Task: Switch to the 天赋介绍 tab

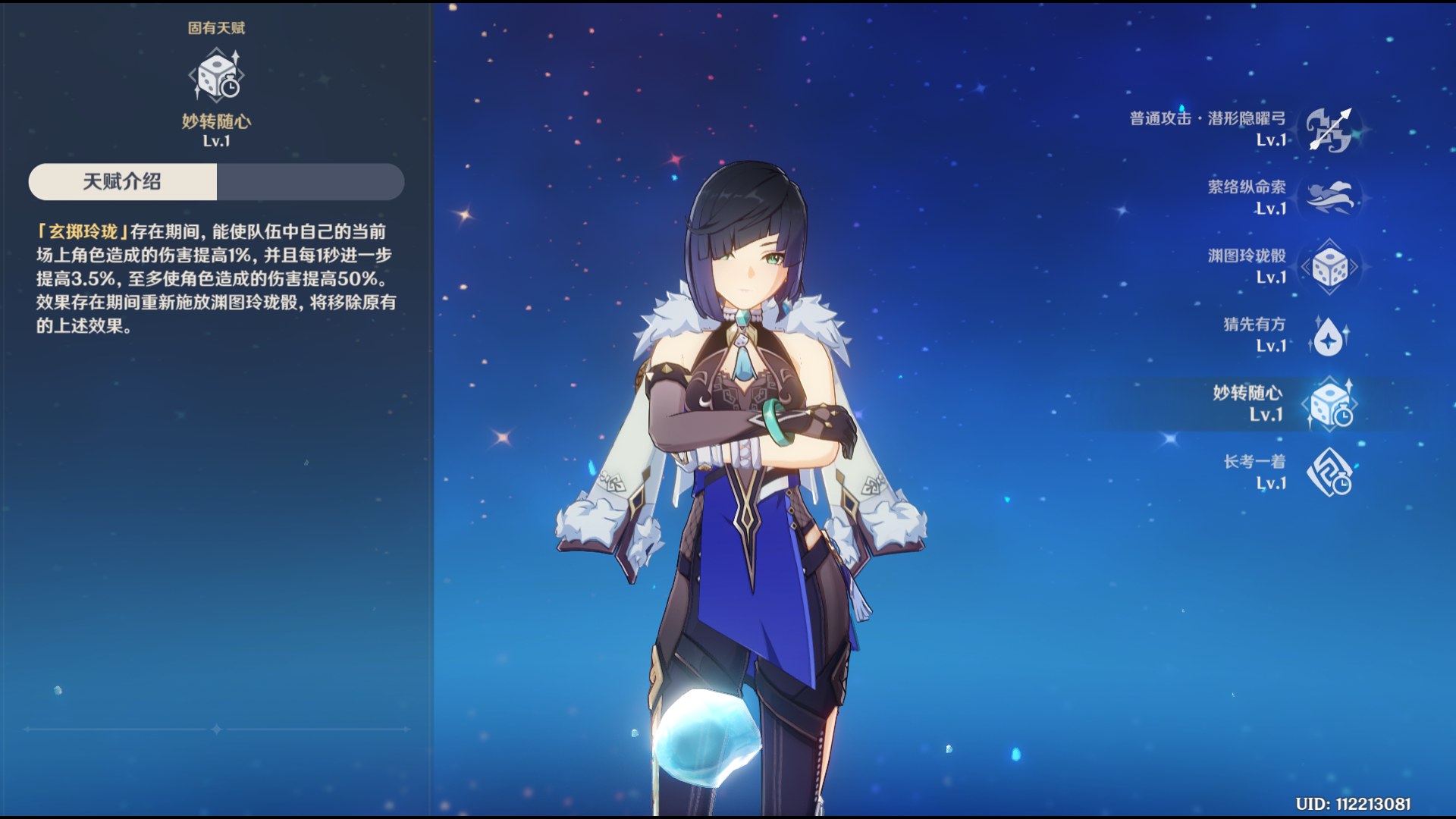Action: tap(123, 182)
